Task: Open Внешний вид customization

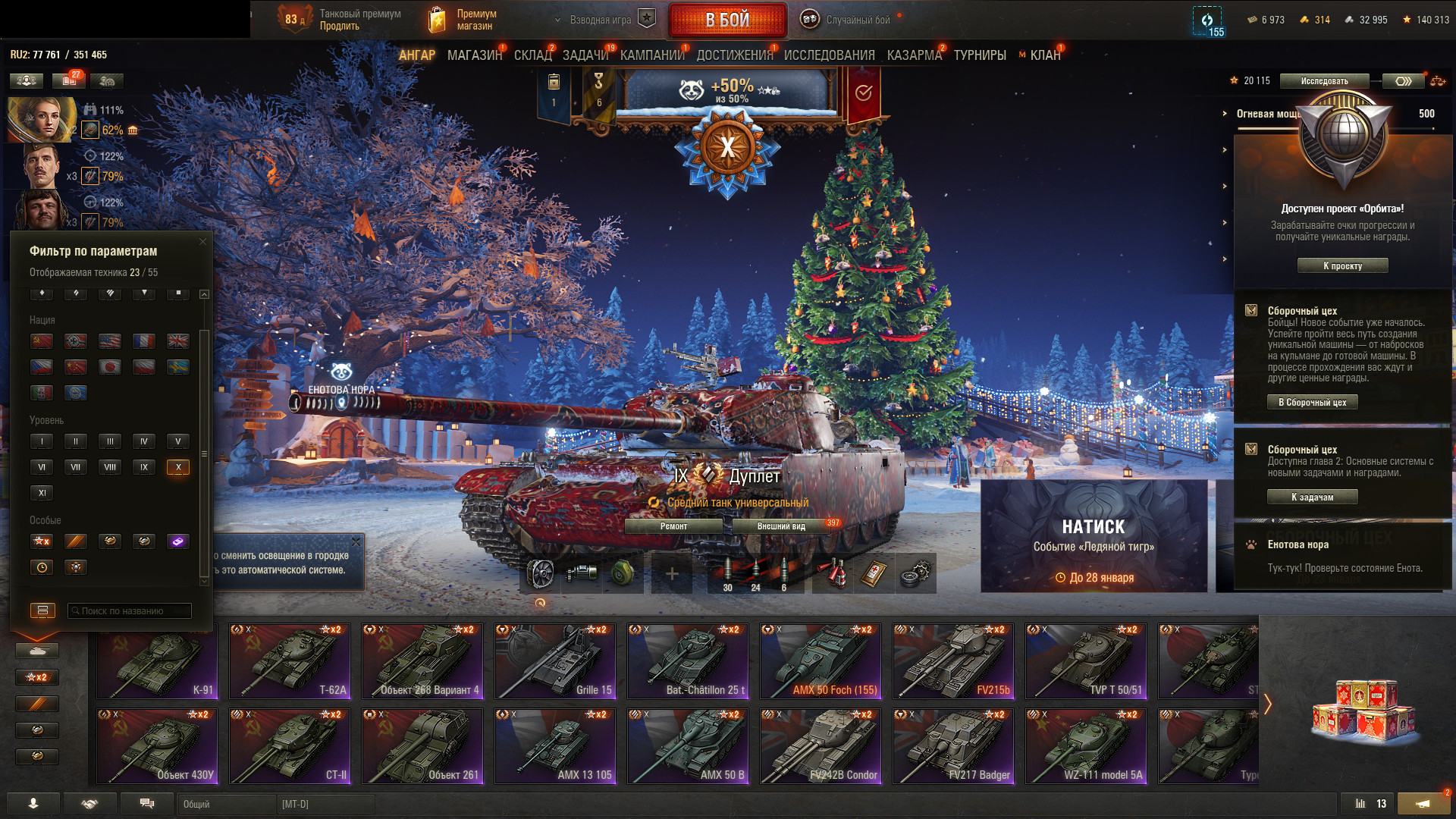Action: coord(781,526)
